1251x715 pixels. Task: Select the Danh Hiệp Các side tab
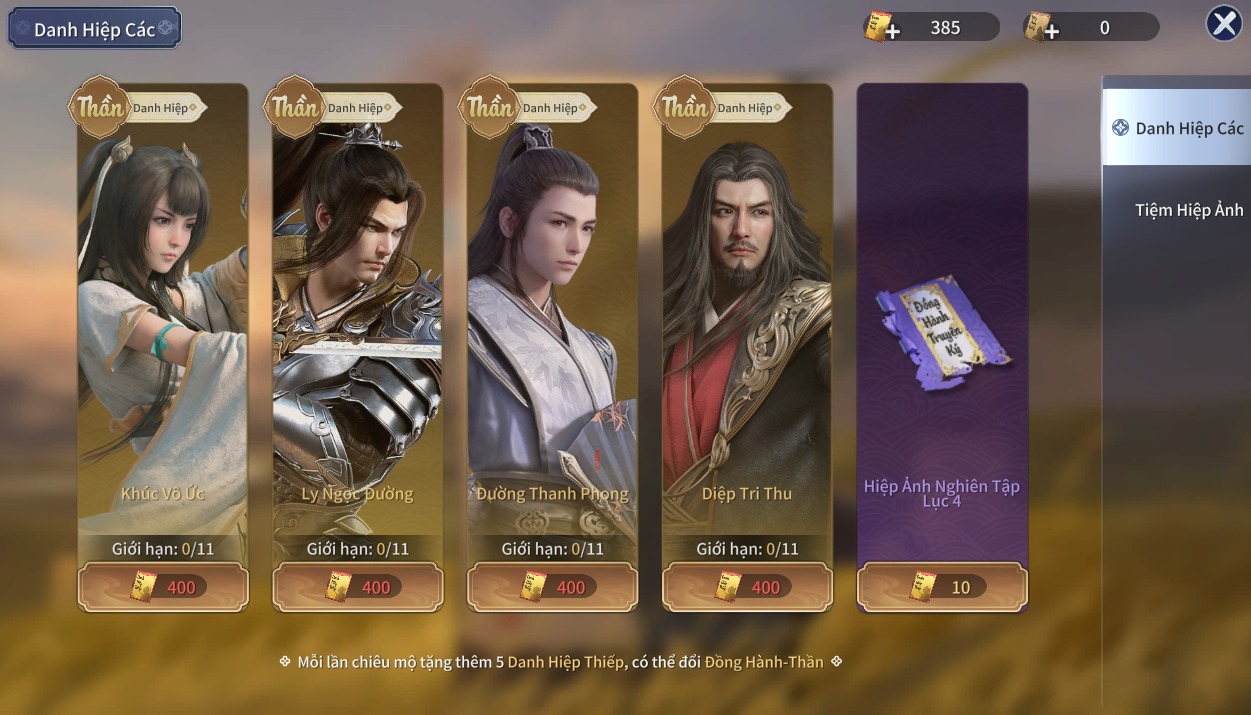[1178, 128]
